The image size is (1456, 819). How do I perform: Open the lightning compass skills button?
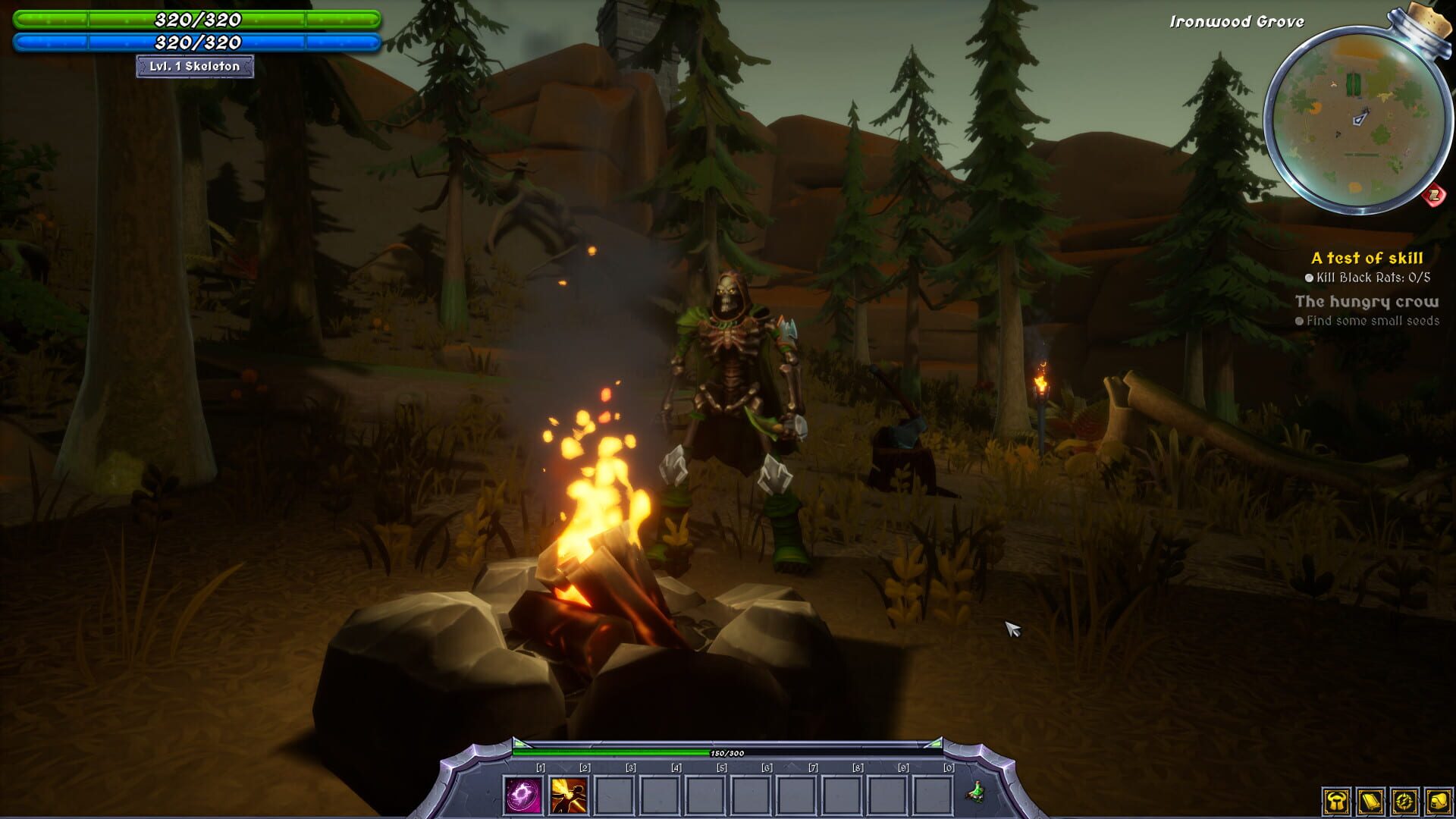click(1404, 801)
